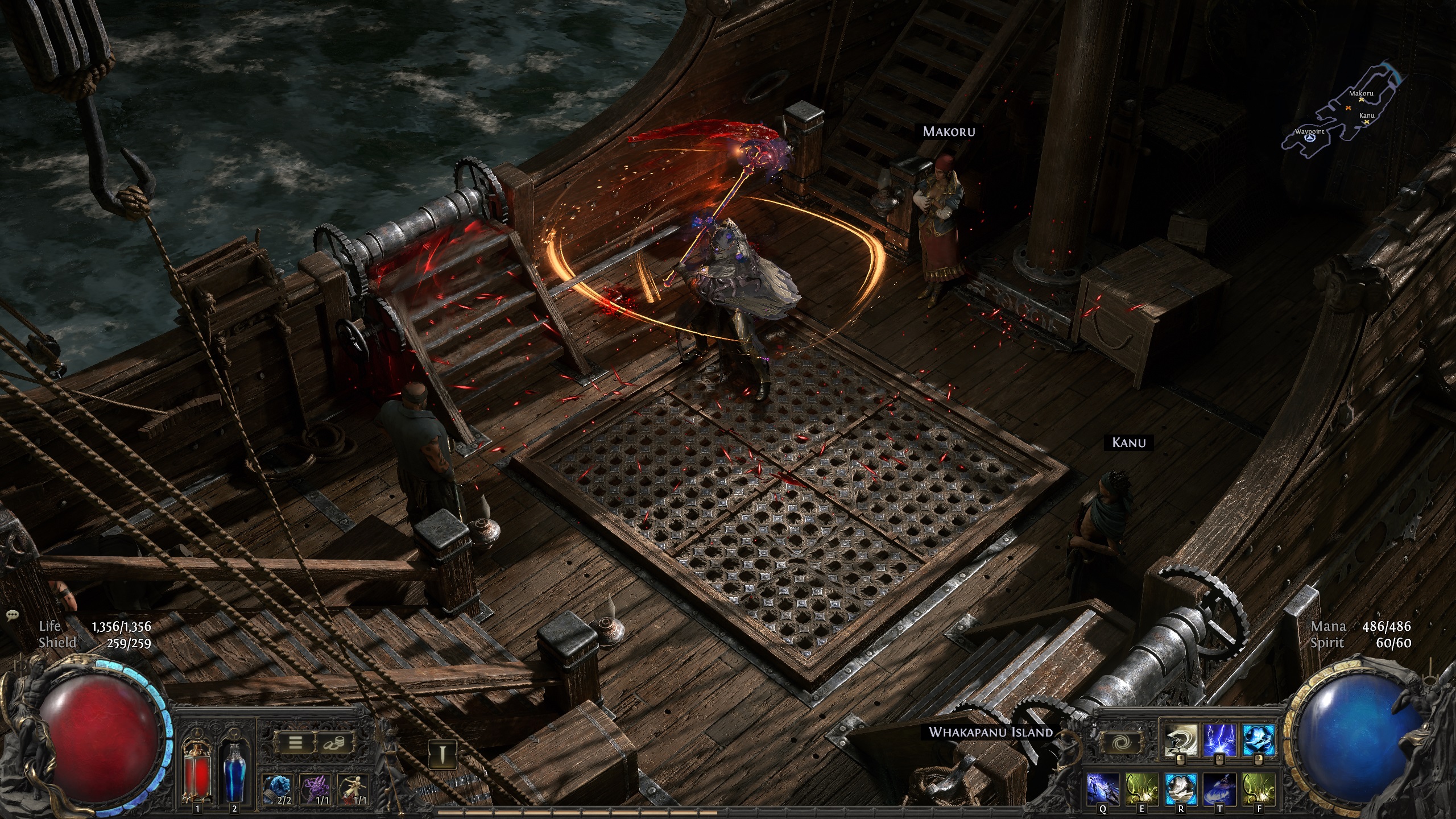Activate the blue-framed leaping figure skill

[x=1257, y=740]
